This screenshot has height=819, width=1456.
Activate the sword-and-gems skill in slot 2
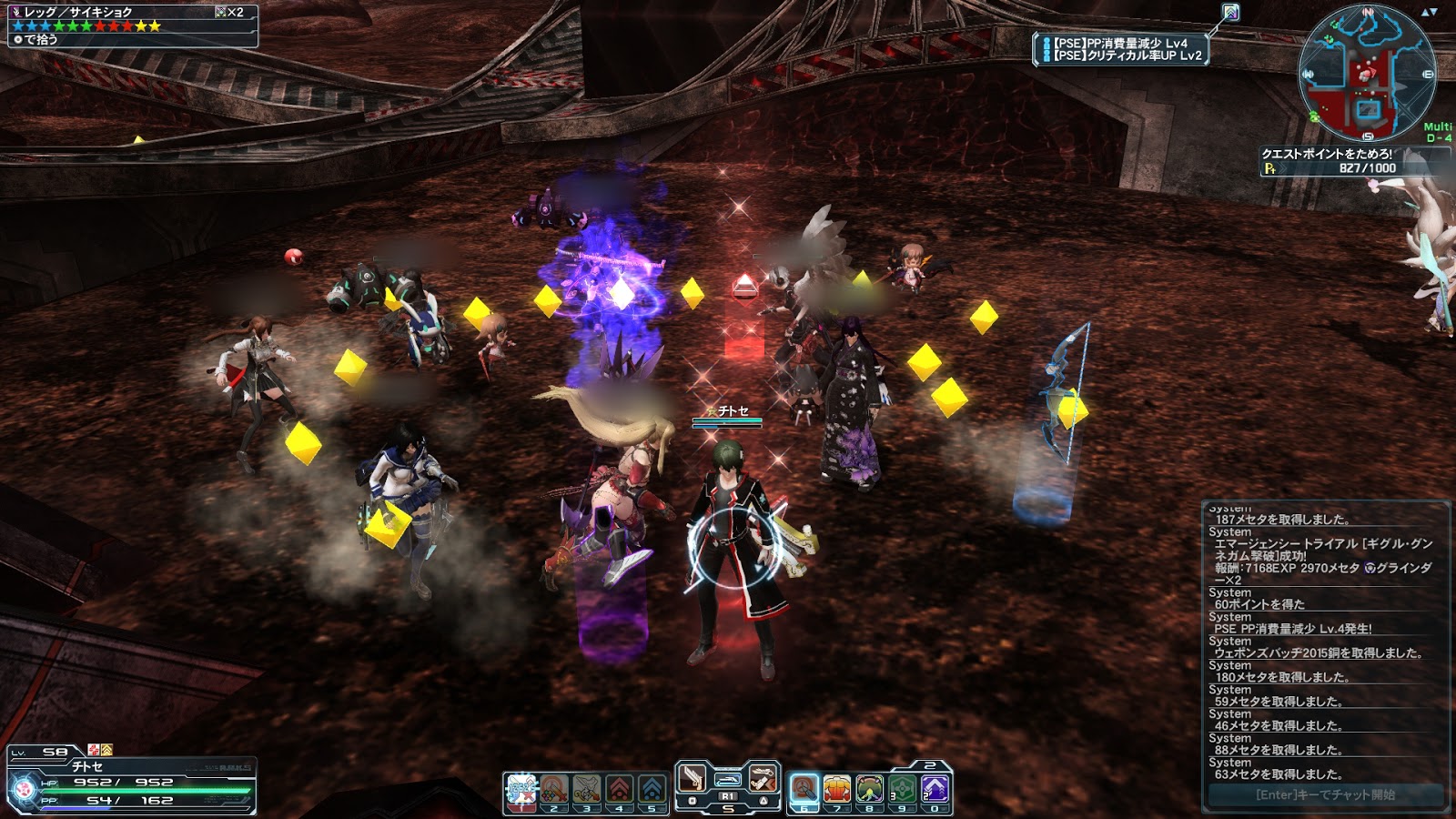[x=554, y=789]
